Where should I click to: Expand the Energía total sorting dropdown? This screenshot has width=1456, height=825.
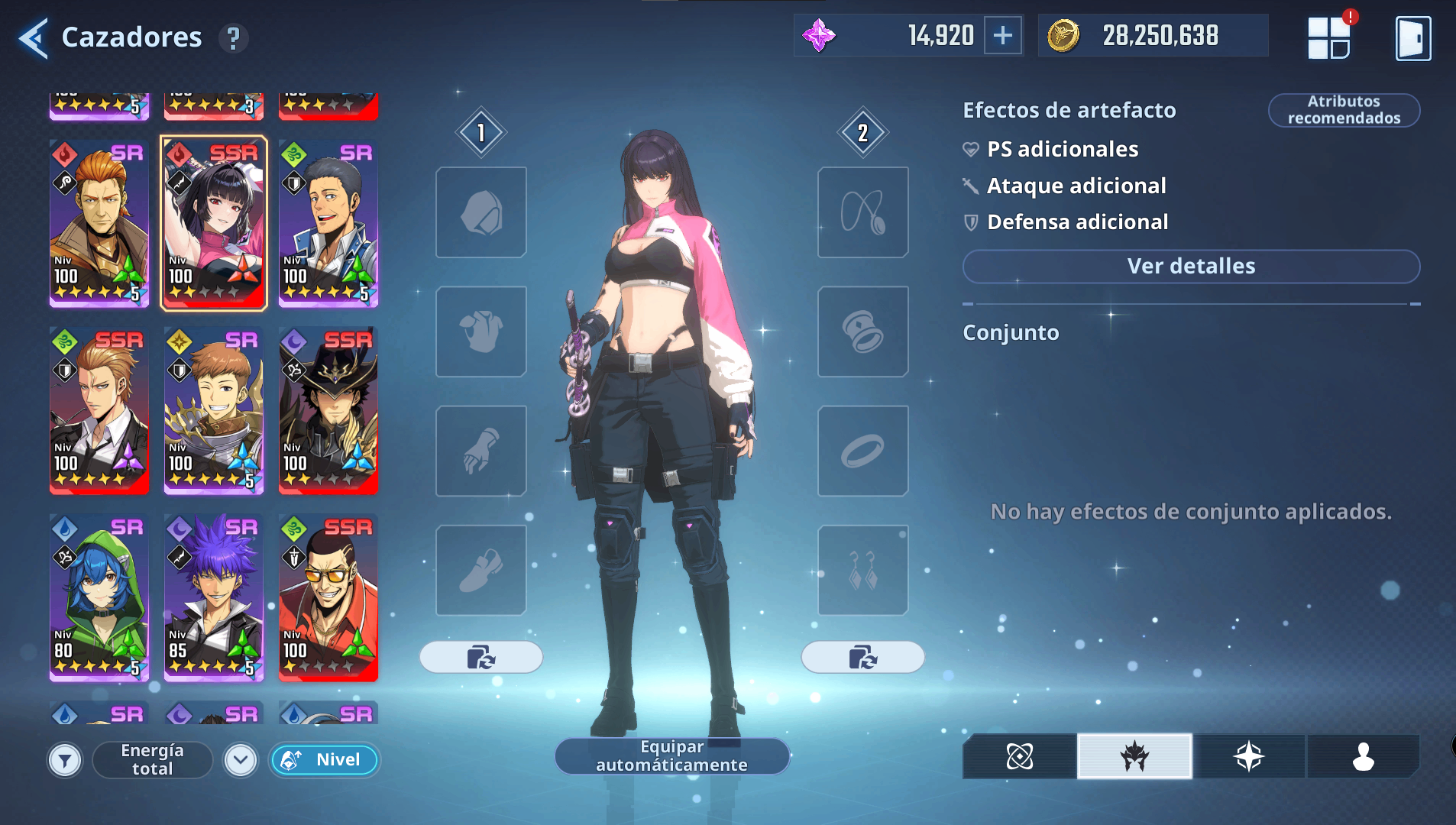(151, 760)
